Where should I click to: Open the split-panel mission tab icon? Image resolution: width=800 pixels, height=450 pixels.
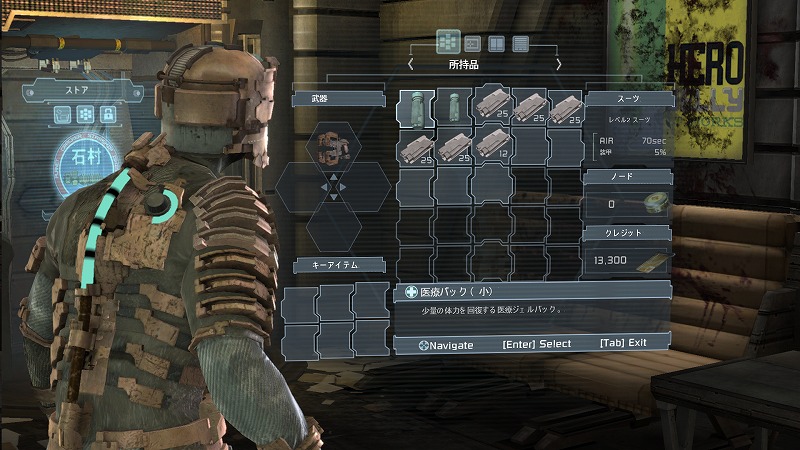click(496, 43)
